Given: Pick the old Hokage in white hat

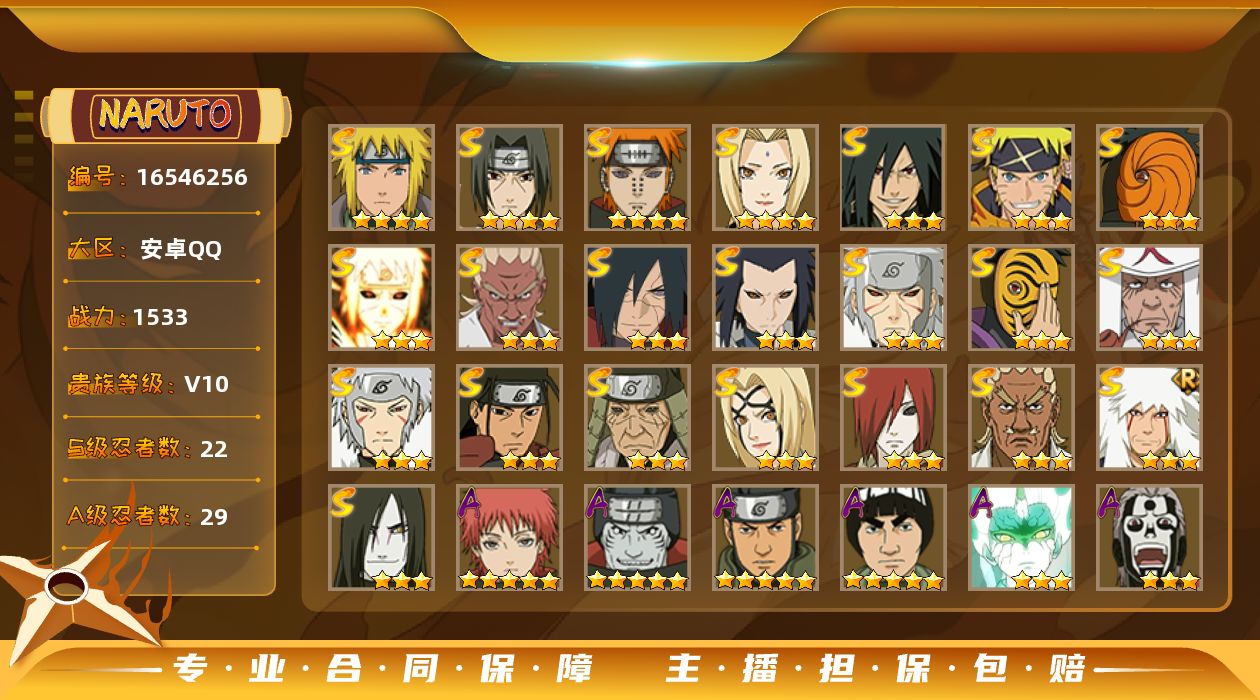Looking at the screenshot, I should point(1149,297).
